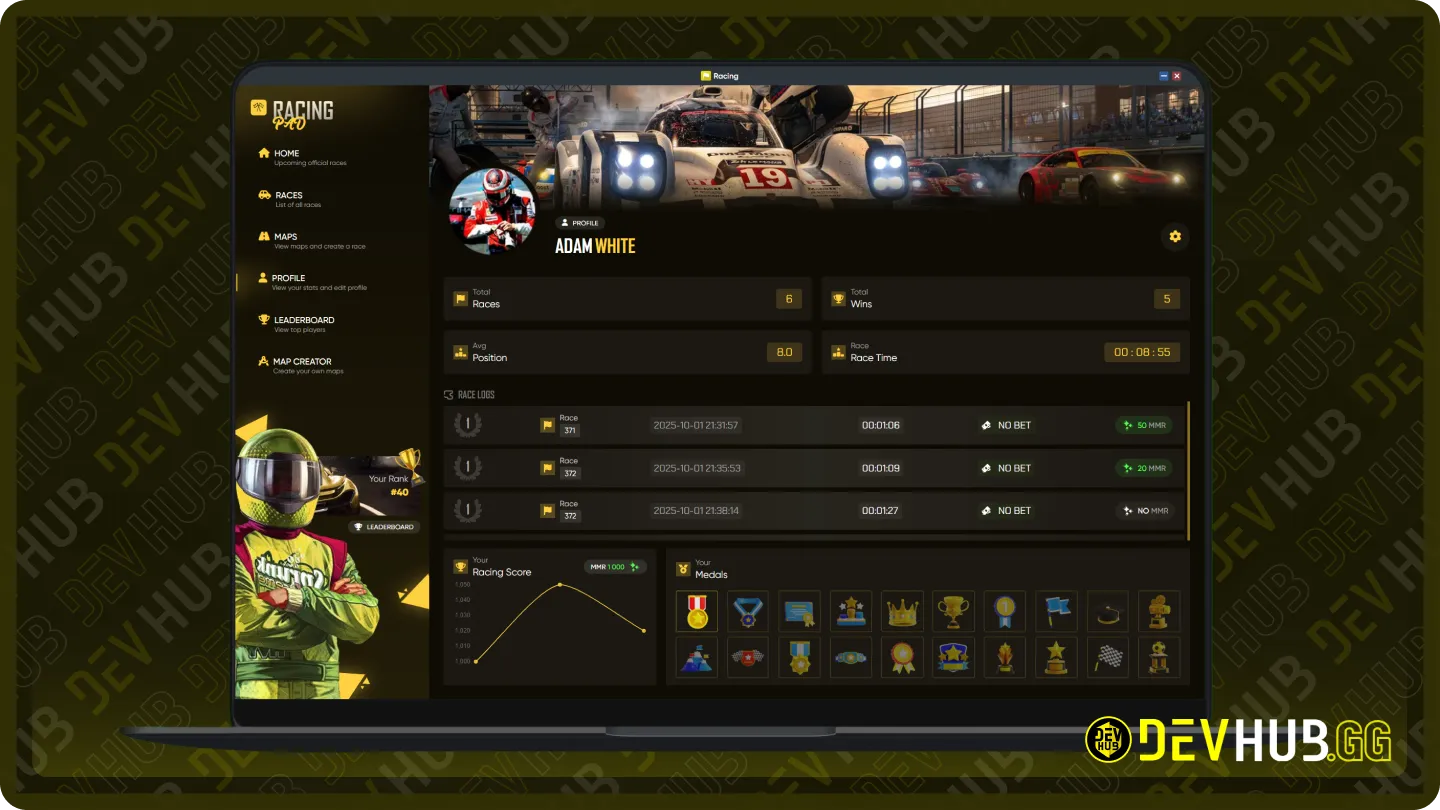1440x810 pixels.
Task: Minimize the Racing window
Action: coord(1164,76)
